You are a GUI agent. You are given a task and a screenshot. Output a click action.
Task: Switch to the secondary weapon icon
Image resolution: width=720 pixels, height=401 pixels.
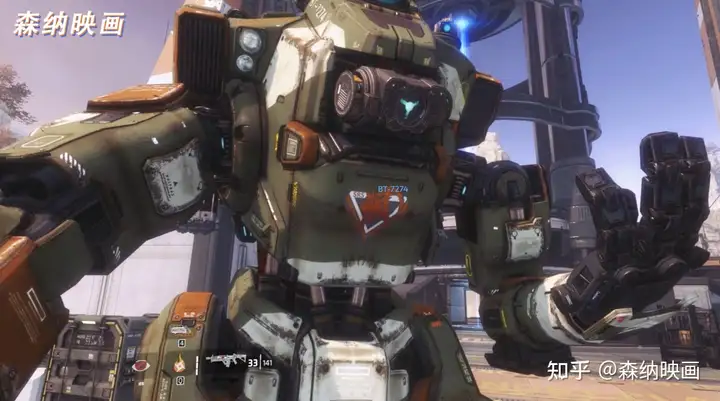[181, 331]
